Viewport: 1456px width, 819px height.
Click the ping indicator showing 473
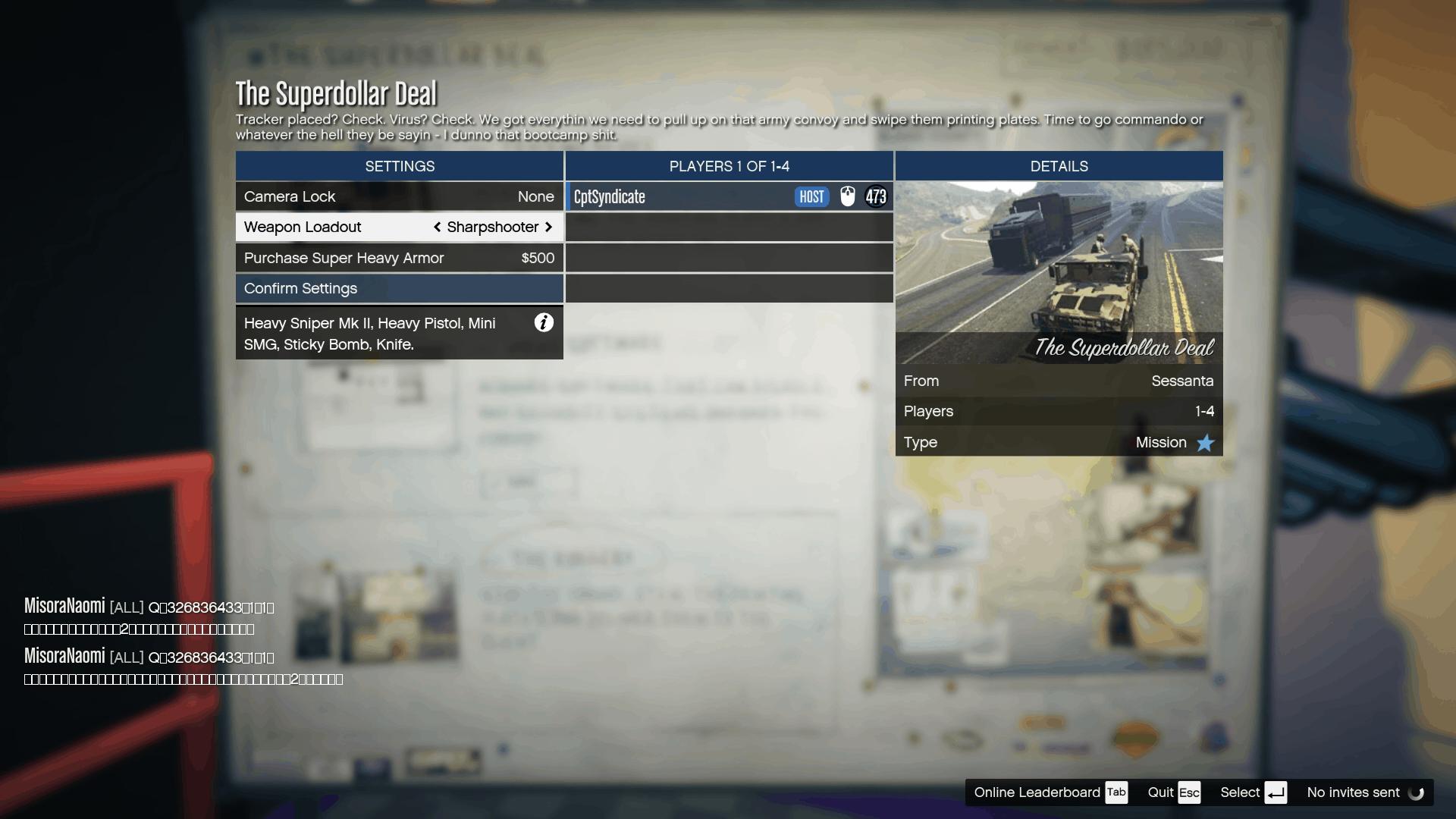tap(877, 196)
